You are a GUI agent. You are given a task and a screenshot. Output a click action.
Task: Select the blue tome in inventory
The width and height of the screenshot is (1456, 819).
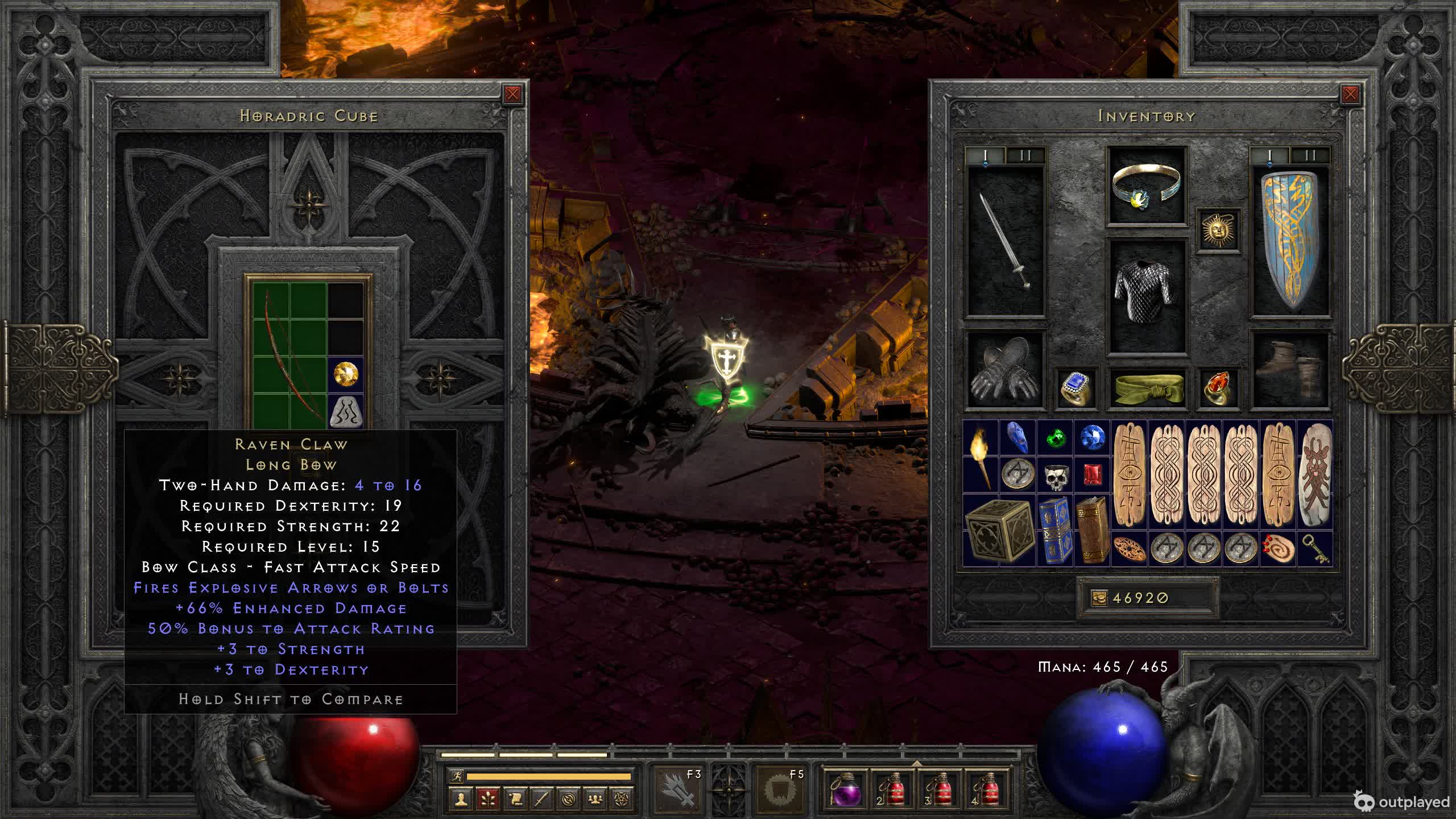click(x=1055, y=530)
